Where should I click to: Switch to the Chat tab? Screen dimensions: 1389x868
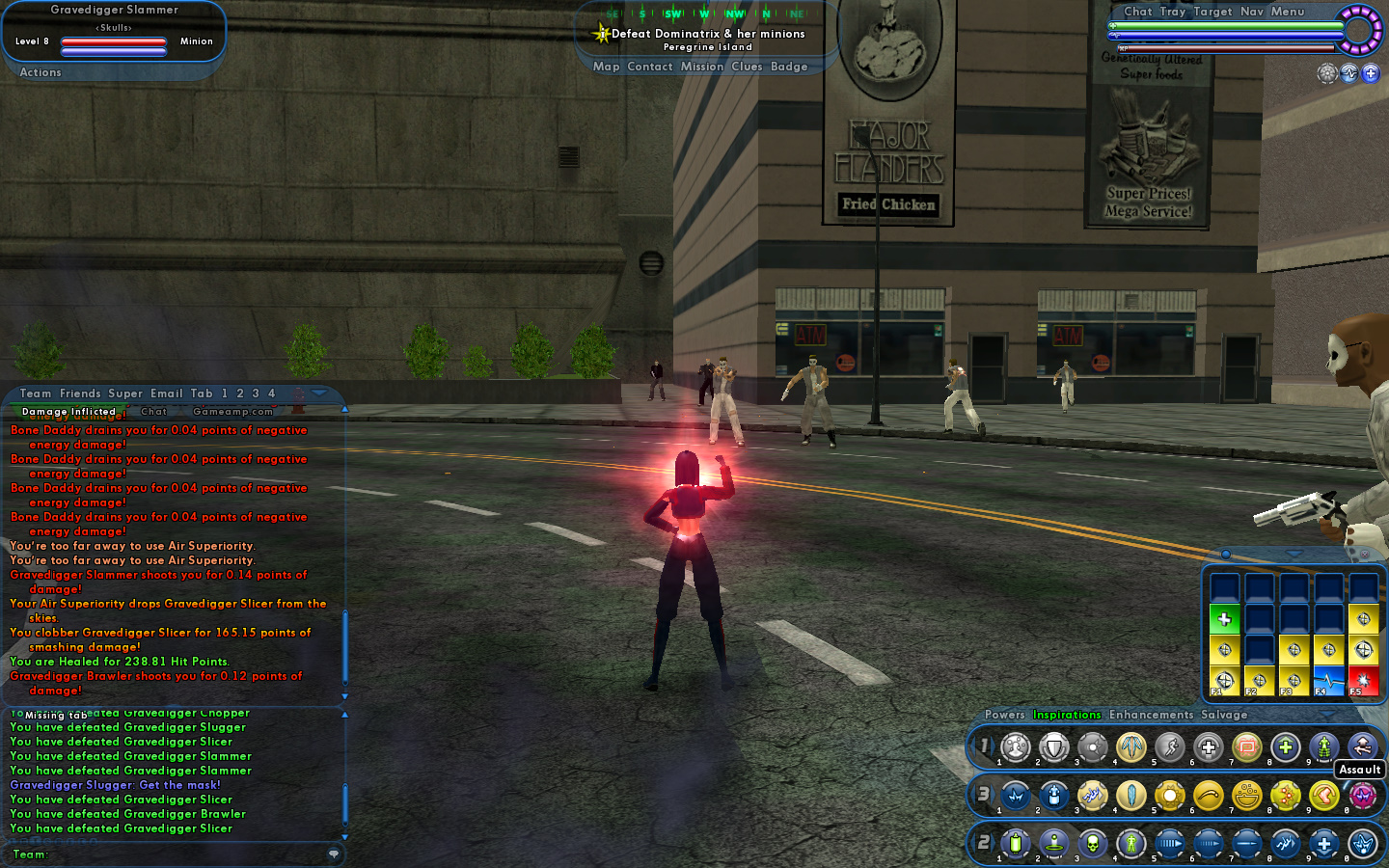153,412
